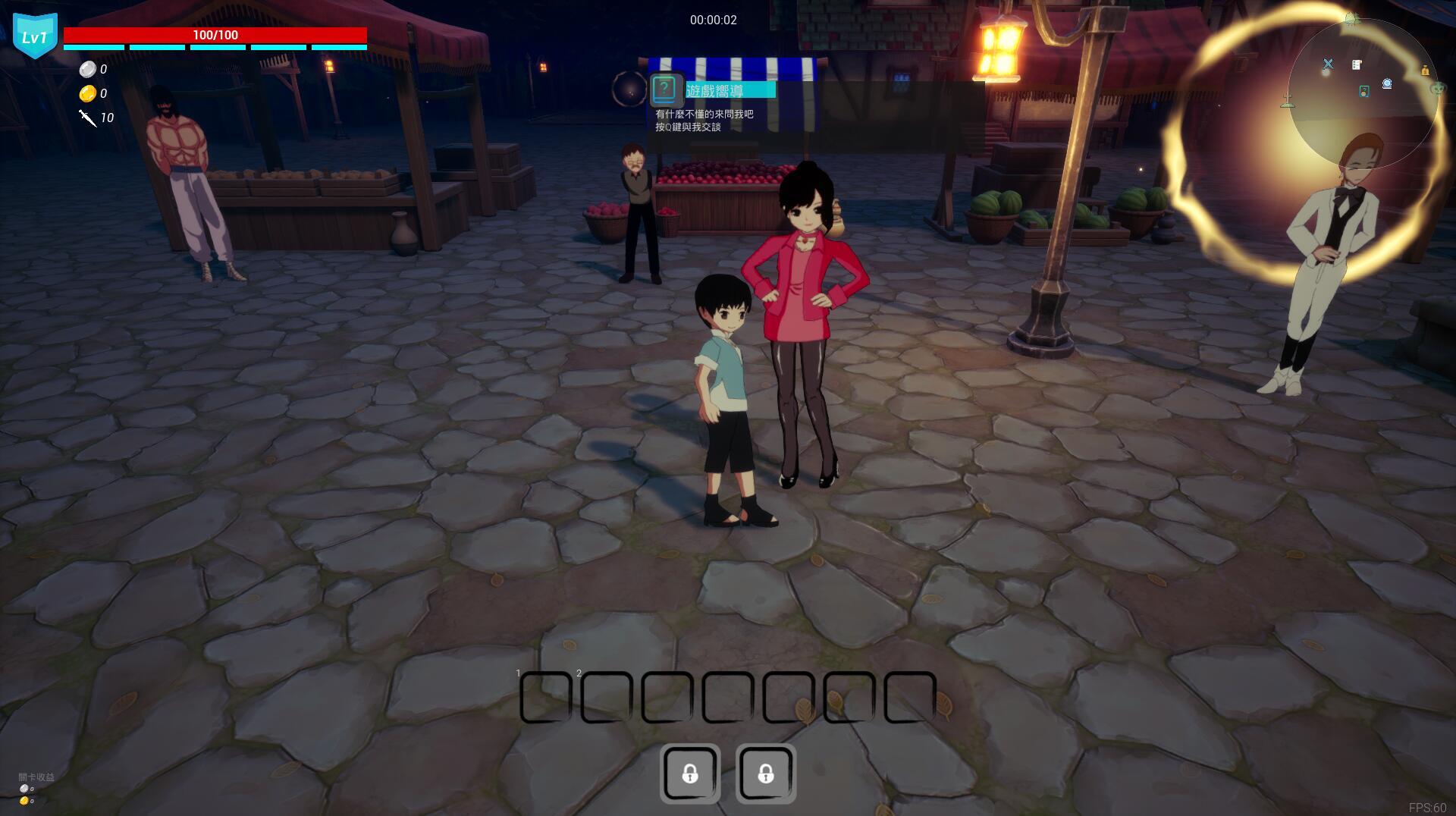Click the left locked hotbar slot padlock
The width and height of the screenshot is (1456, 816).
click(690, 774)
